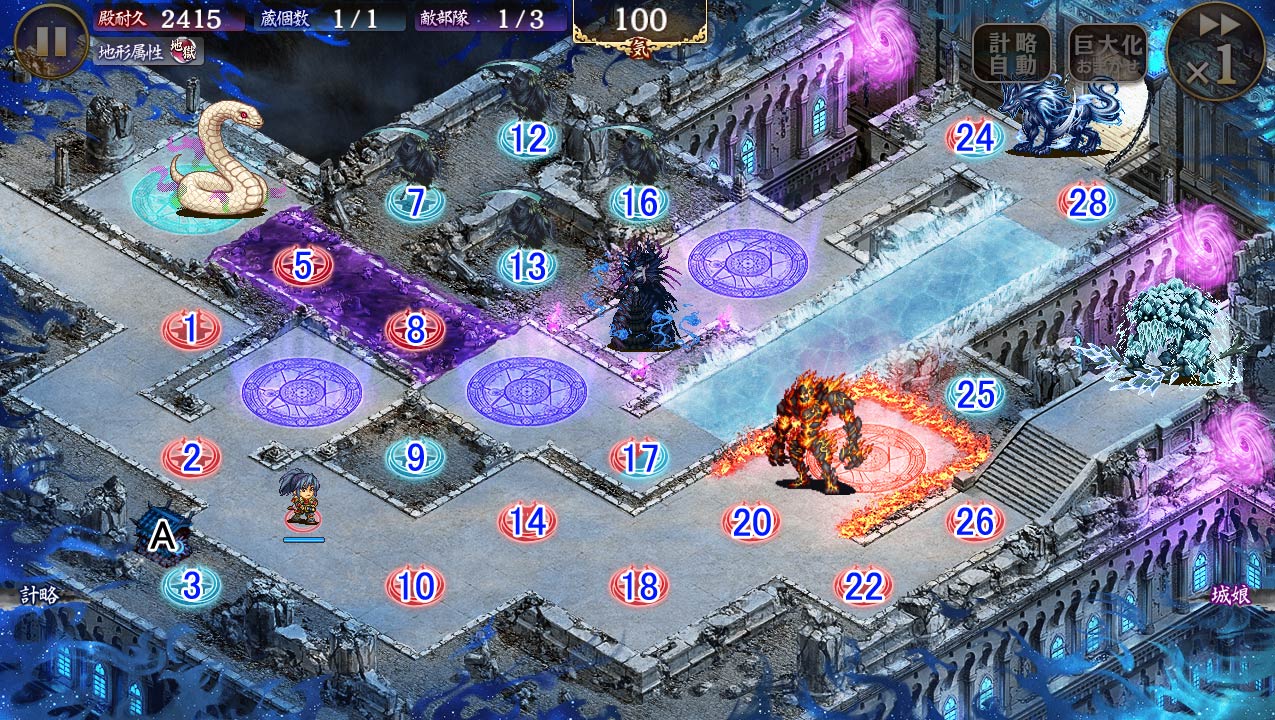Image resolution: width=1275 pixels, height=720 pixels.
Task: Choose red deployment tile number 22
Action: coord(863,585)
